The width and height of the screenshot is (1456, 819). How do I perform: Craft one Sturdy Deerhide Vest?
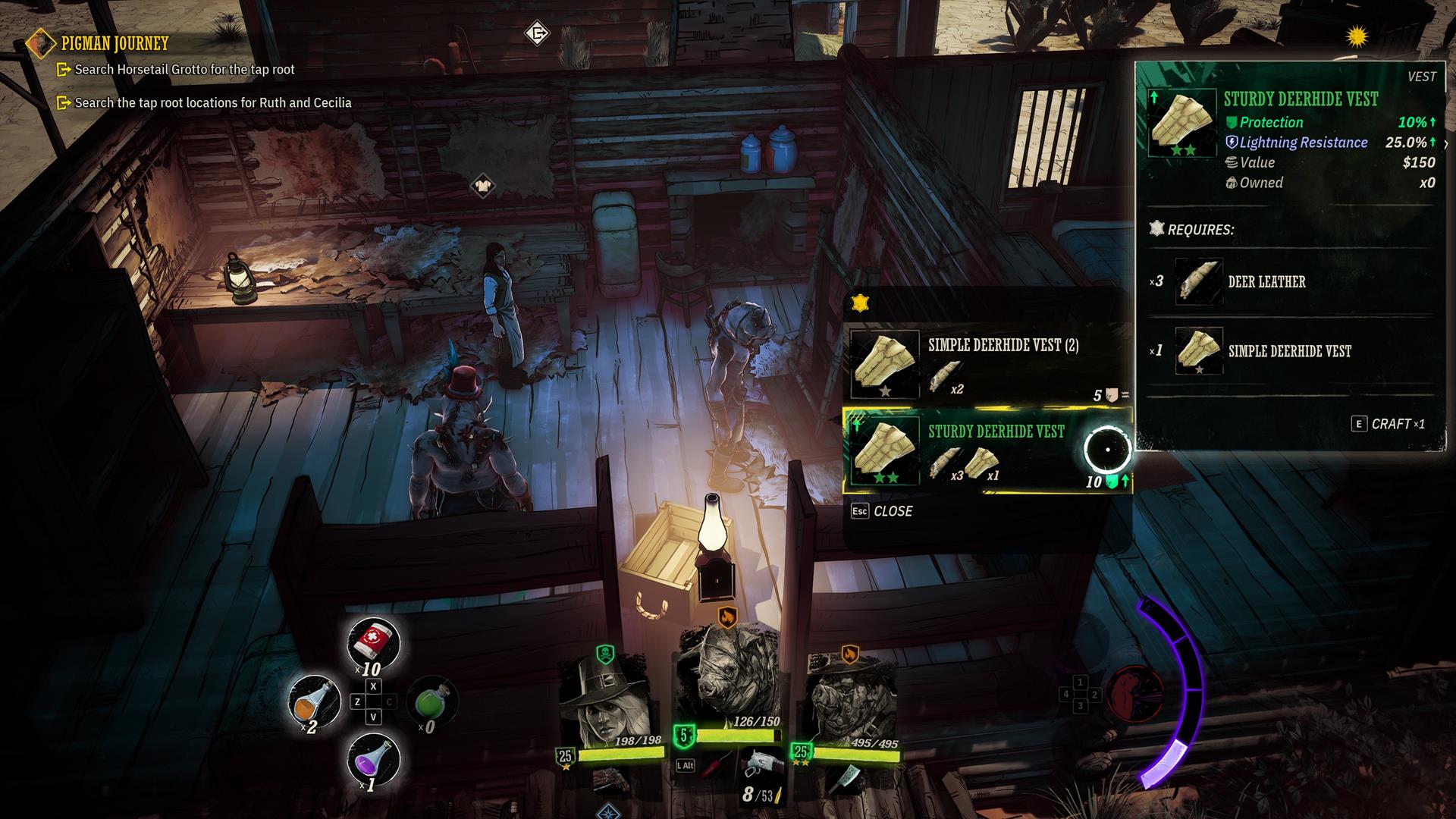[1389, 424]
